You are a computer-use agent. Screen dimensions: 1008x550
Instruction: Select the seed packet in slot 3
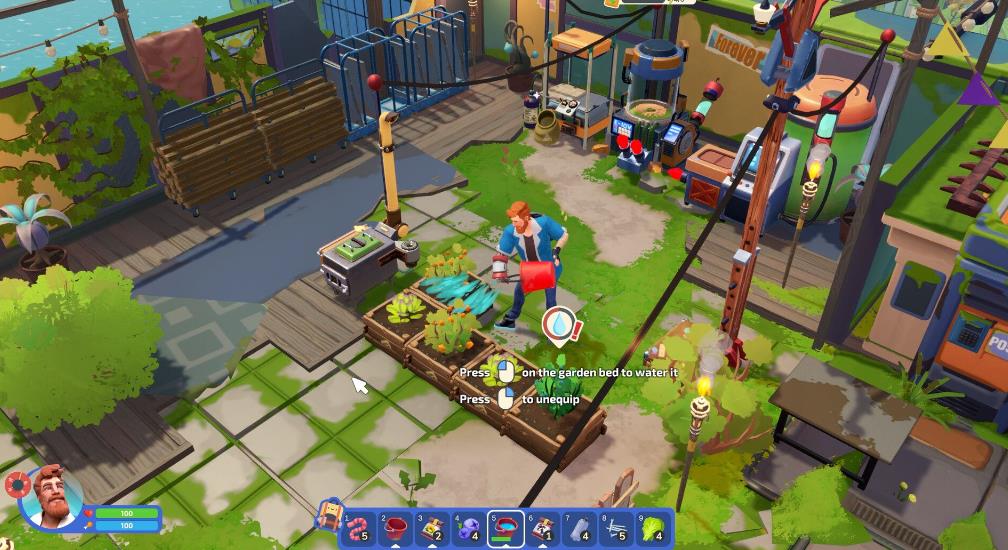pyautogui.click(x=433, y=528)
